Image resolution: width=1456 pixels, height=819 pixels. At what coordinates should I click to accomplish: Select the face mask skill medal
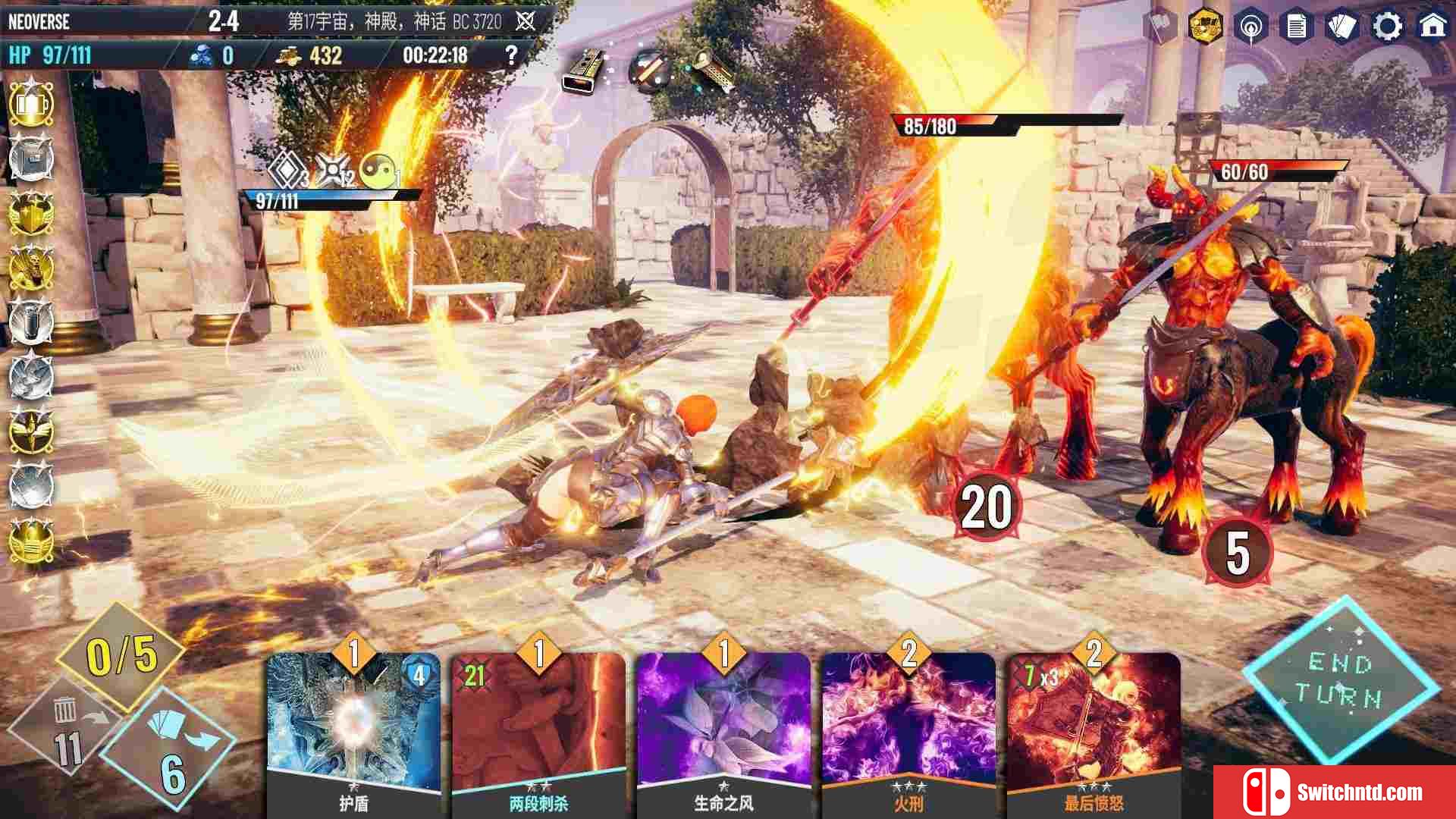(31, 541)
